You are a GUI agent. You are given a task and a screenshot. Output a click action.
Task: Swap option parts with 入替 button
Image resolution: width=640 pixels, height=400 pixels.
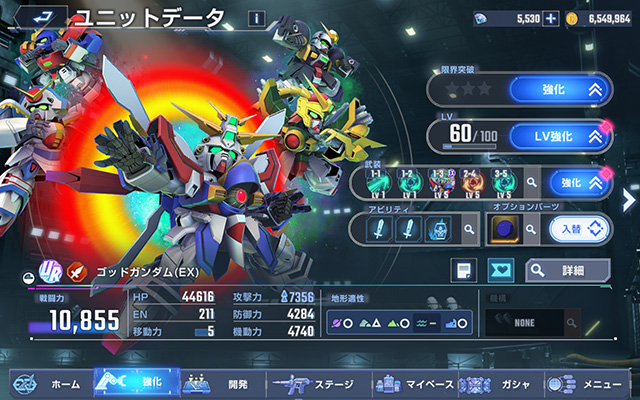point(578,230)
